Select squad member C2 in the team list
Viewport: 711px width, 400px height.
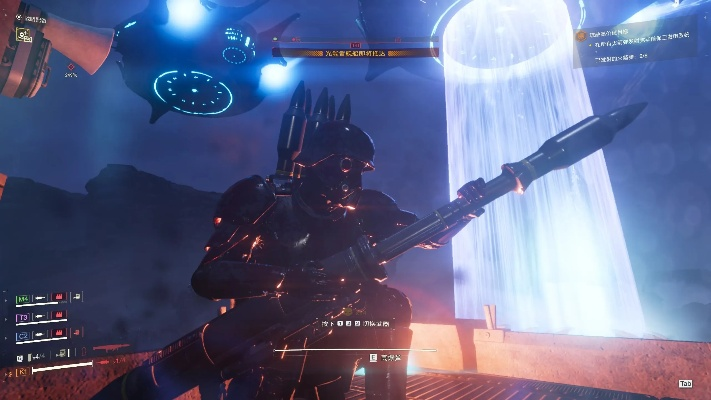(23, 336)
